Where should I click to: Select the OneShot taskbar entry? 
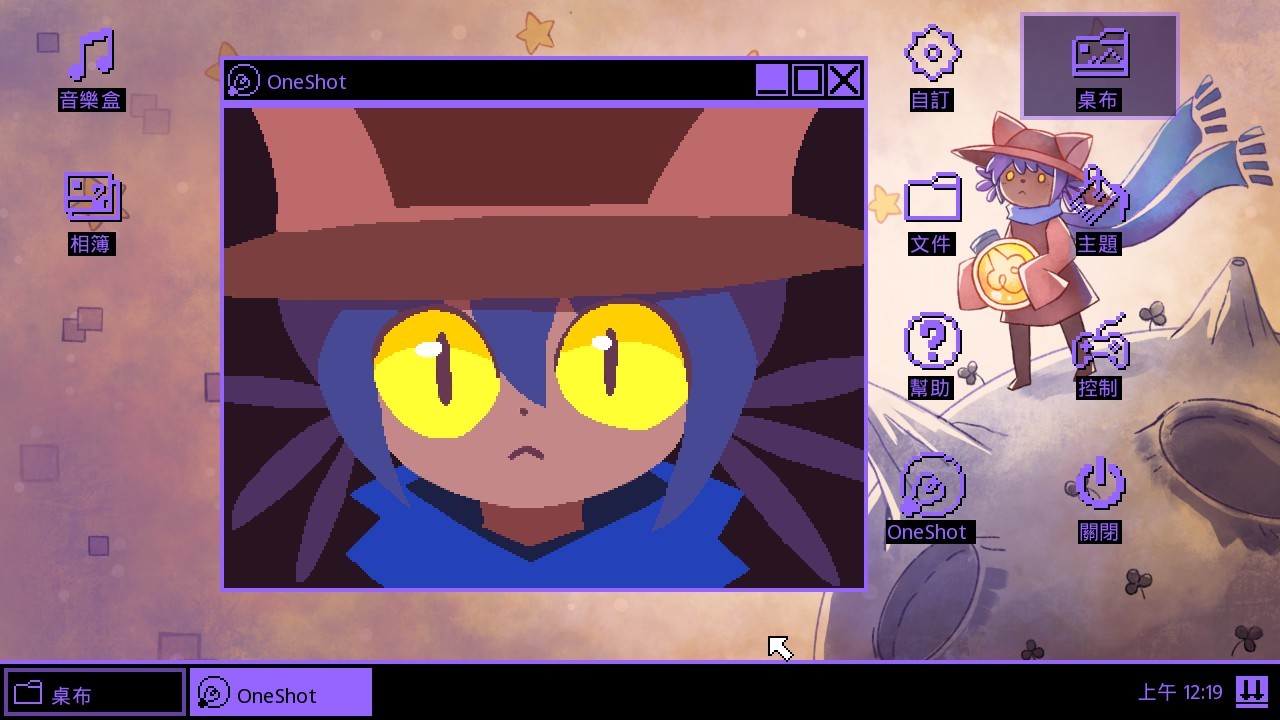coord(280,693)
